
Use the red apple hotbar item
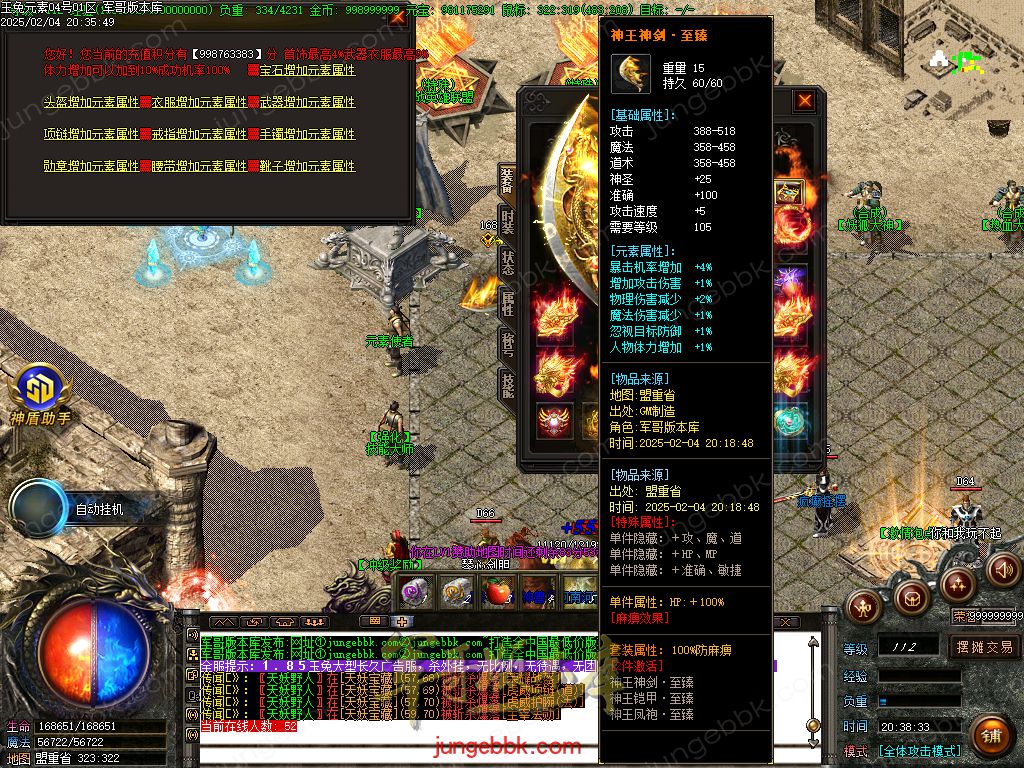(x=497, y=592)
